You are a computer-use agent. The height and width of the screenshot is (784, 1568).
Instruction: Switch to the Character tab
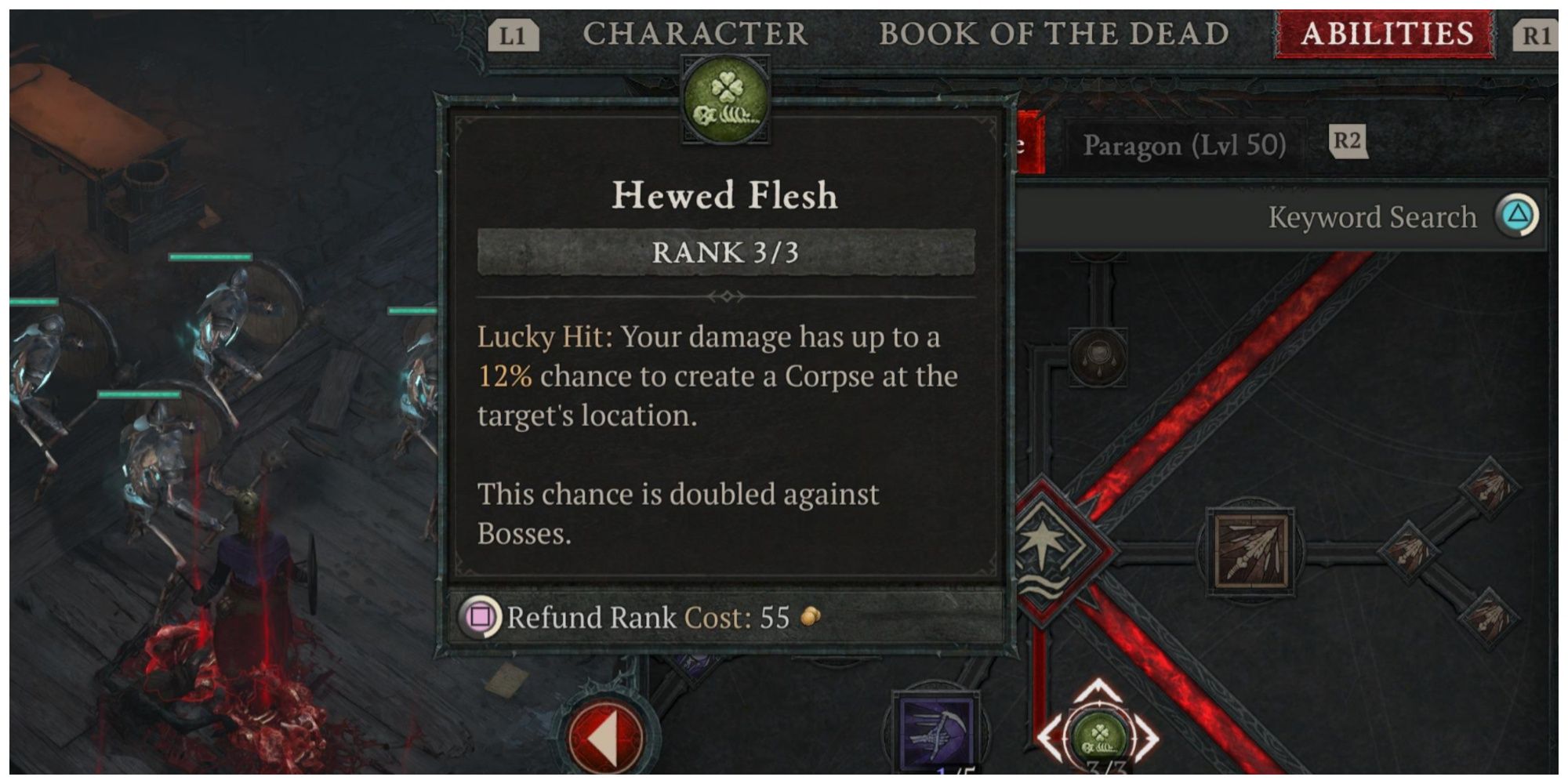tap(695, 34)
